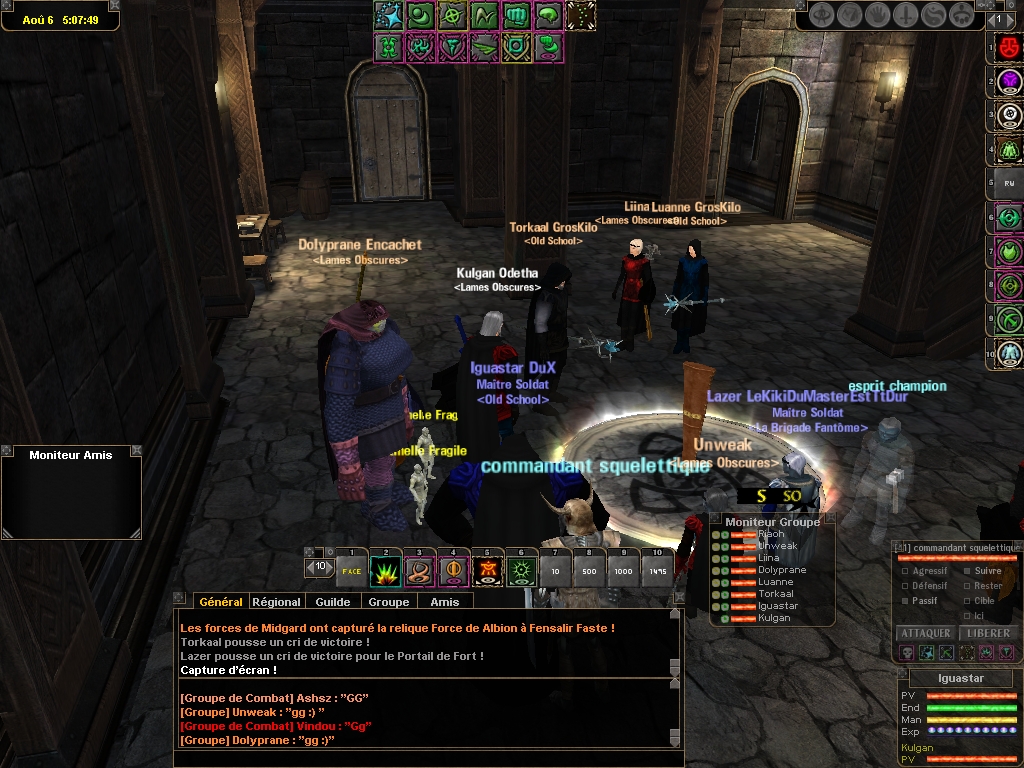1024x768 pixels.
Task: Activate the green fist ability icon
Action: coord(516,16)
